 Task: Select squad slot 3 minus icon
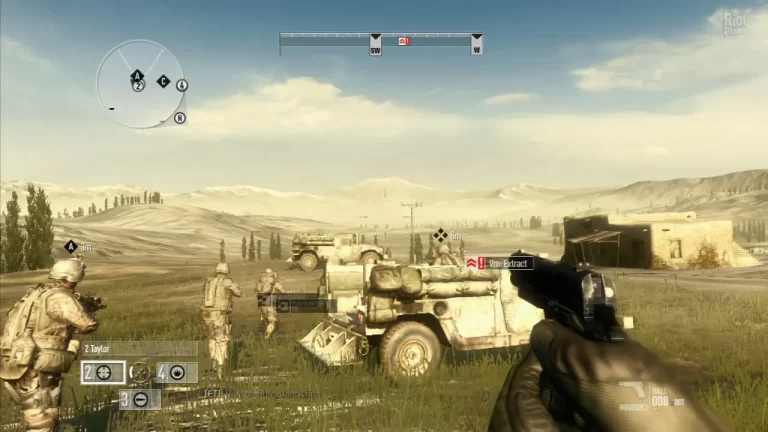140,399
